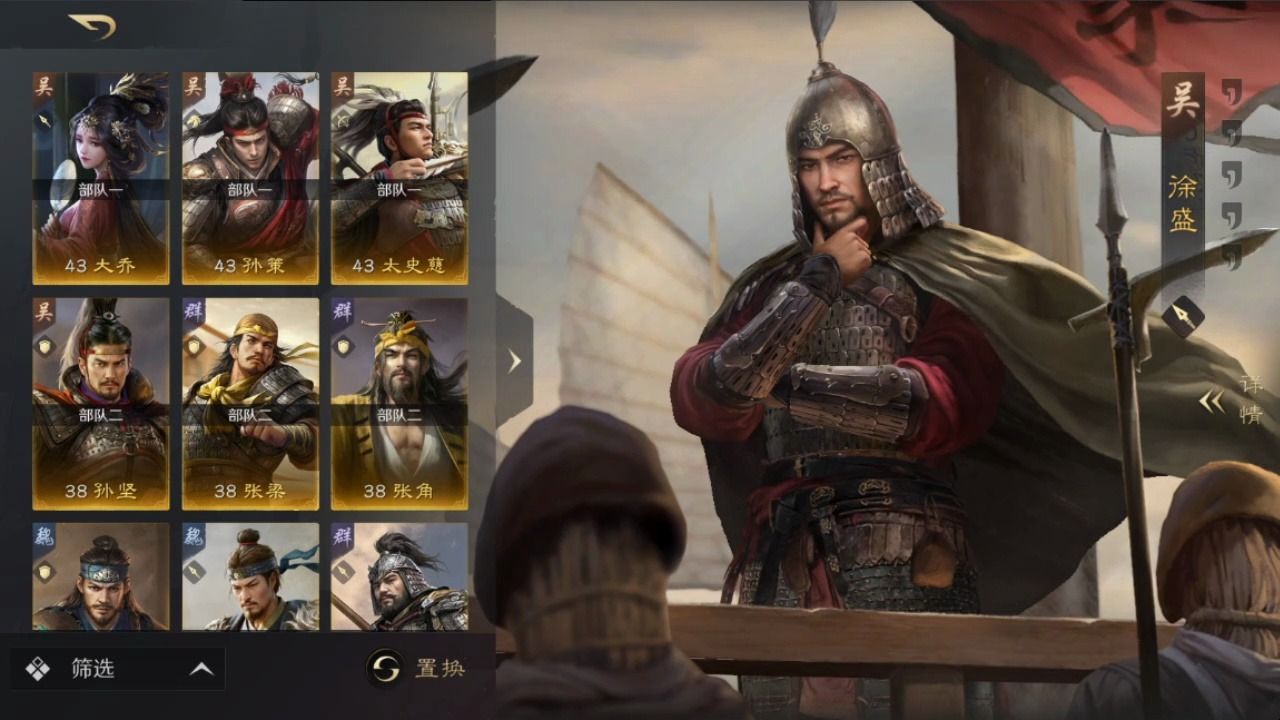This screenshot has width=1280, height=720.
Task: Choose the 孙策 hero card
Action: (x=250, y=178)
